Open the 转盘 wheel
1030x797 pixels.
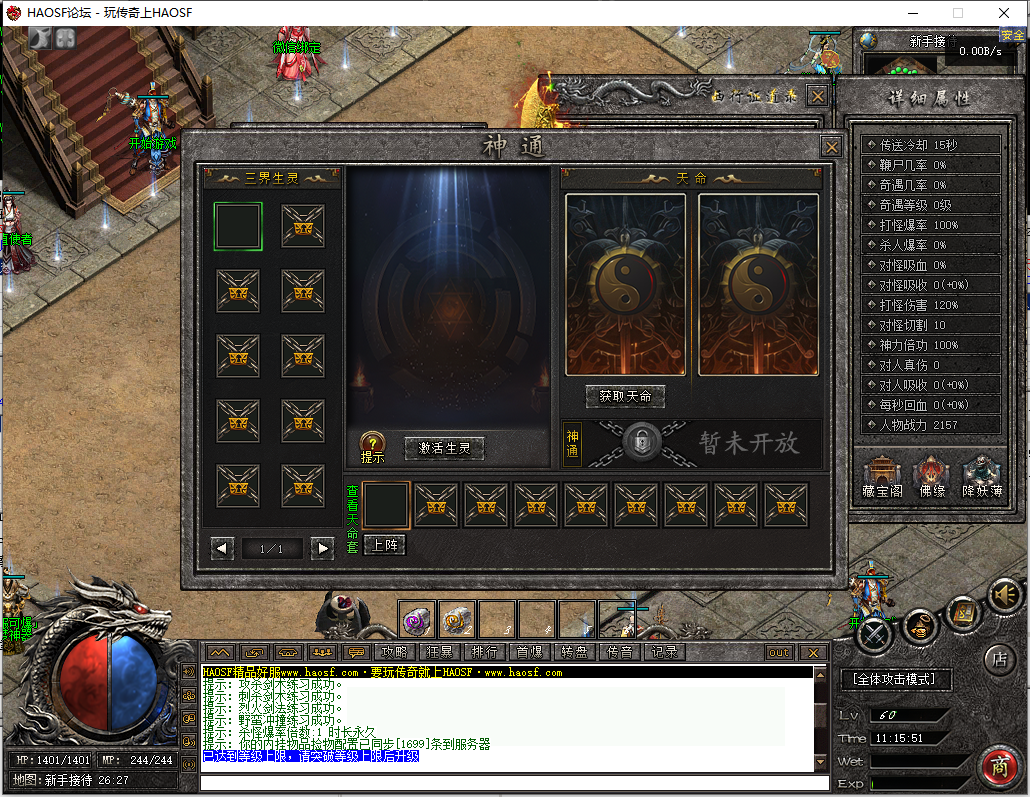point(574,652)
